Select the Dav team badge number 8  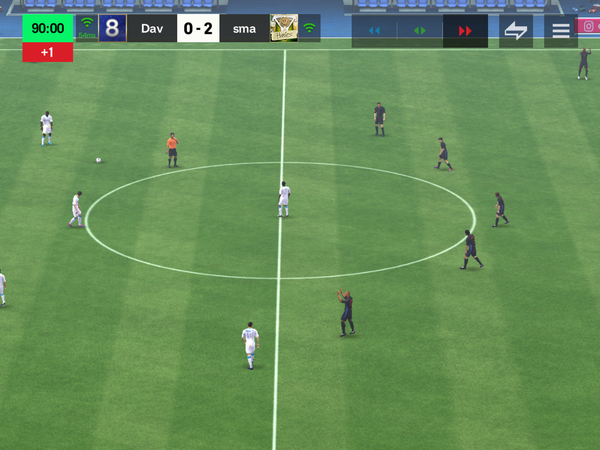coord(113,28)
